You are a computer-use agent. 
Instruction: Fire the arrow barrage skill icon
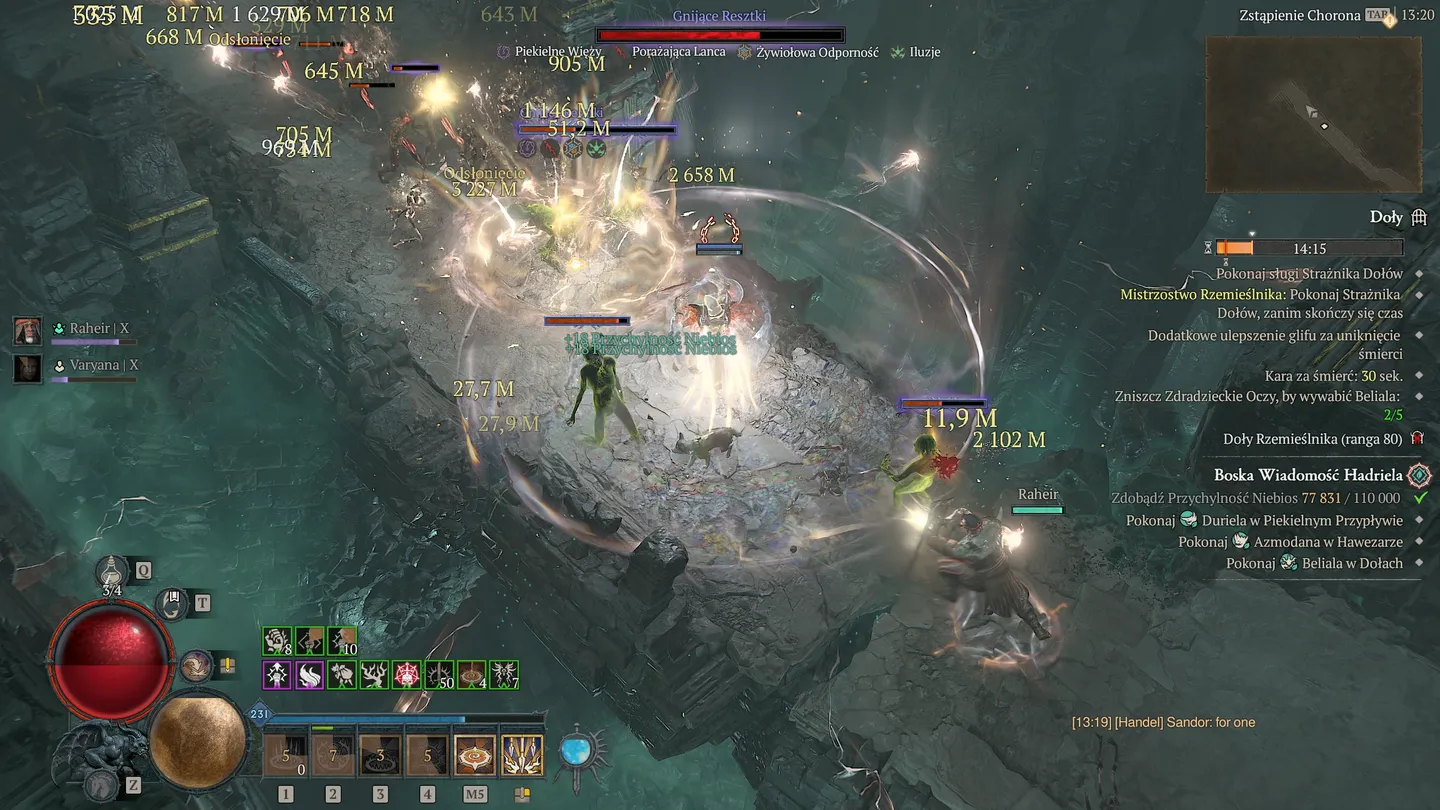pyautogui.click(x=521, y=756)
